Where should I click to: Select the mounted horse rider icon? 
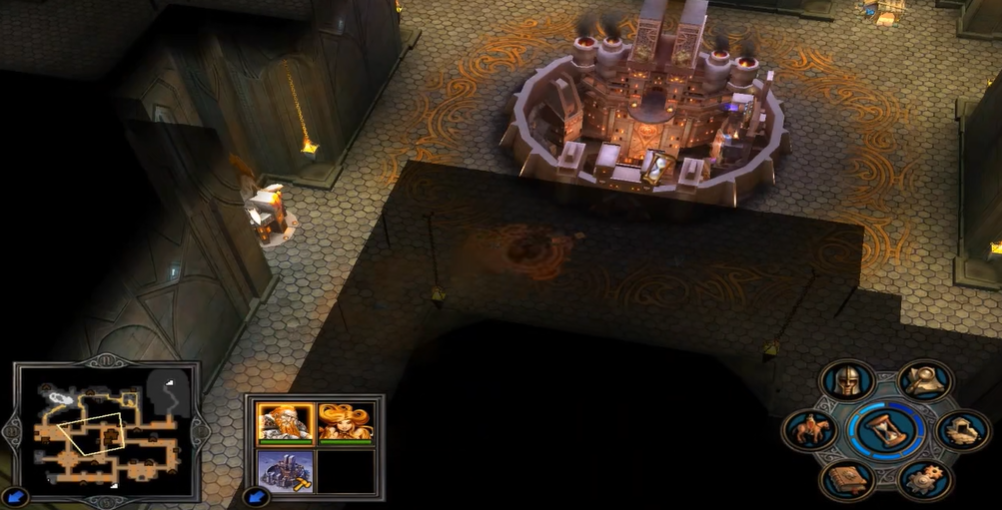pos(810,431)
